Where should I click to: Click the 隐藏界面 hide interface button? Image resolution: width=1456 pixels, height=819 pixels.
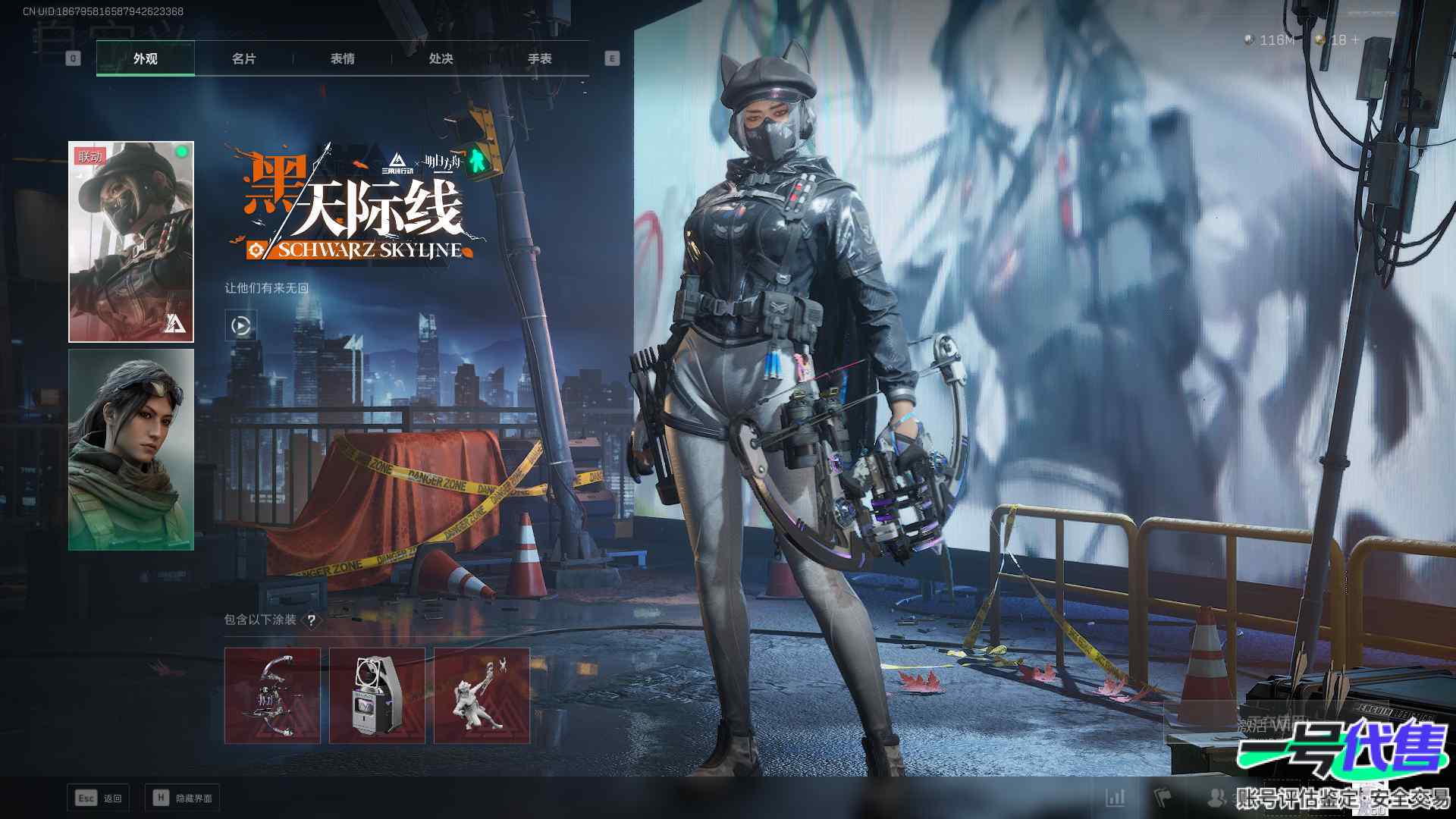point(183,798)
